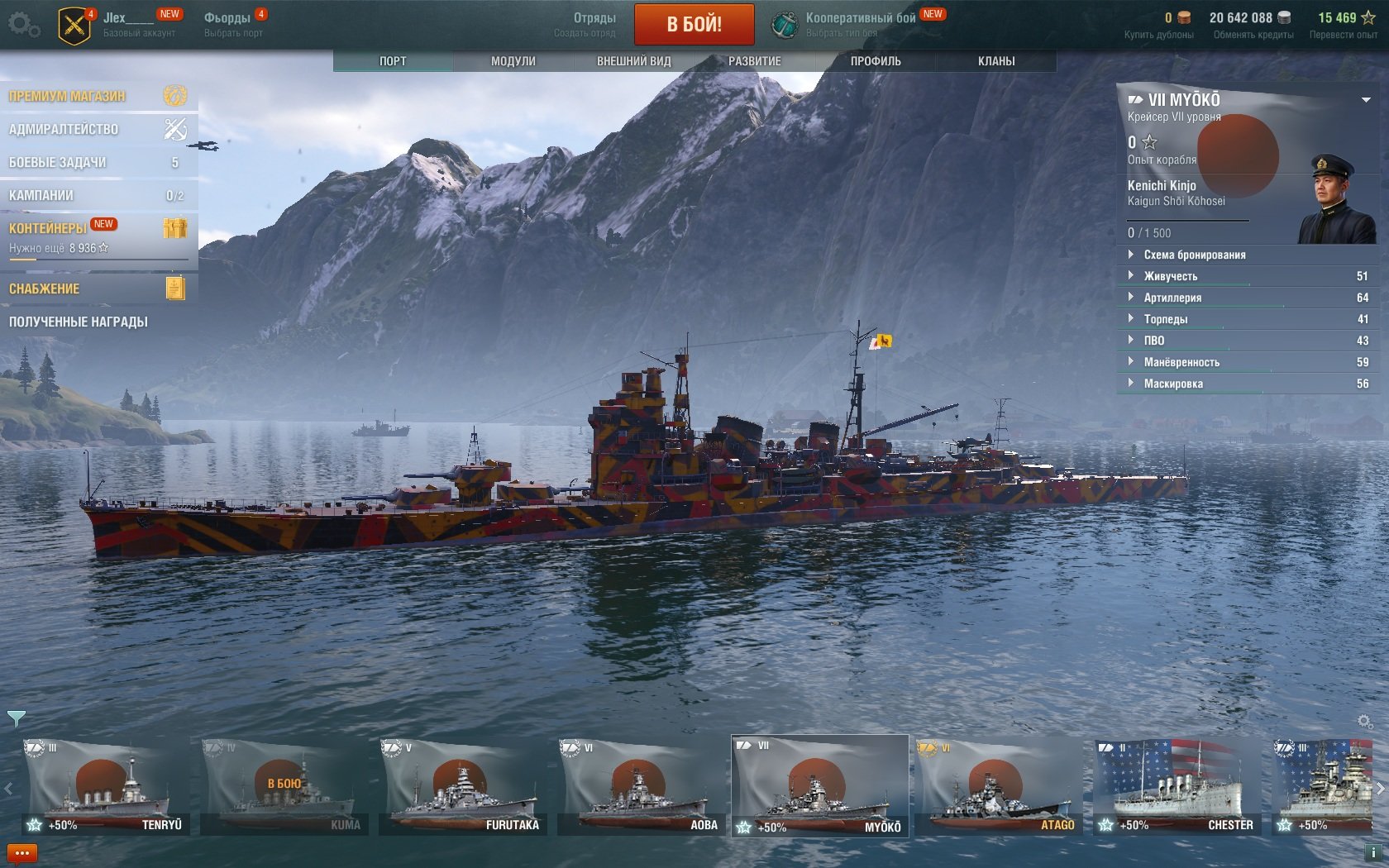Open the ship carousel filter funnel
The width and height of the screenshot is (1389, 868).
16,718
